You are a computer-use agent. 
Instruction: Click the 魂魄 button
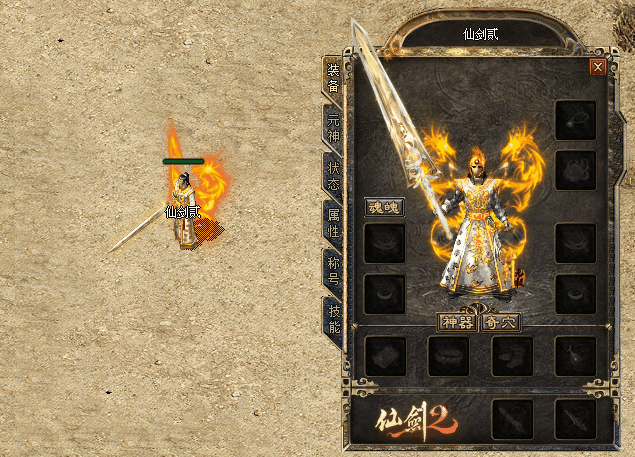tap(385, 207)
